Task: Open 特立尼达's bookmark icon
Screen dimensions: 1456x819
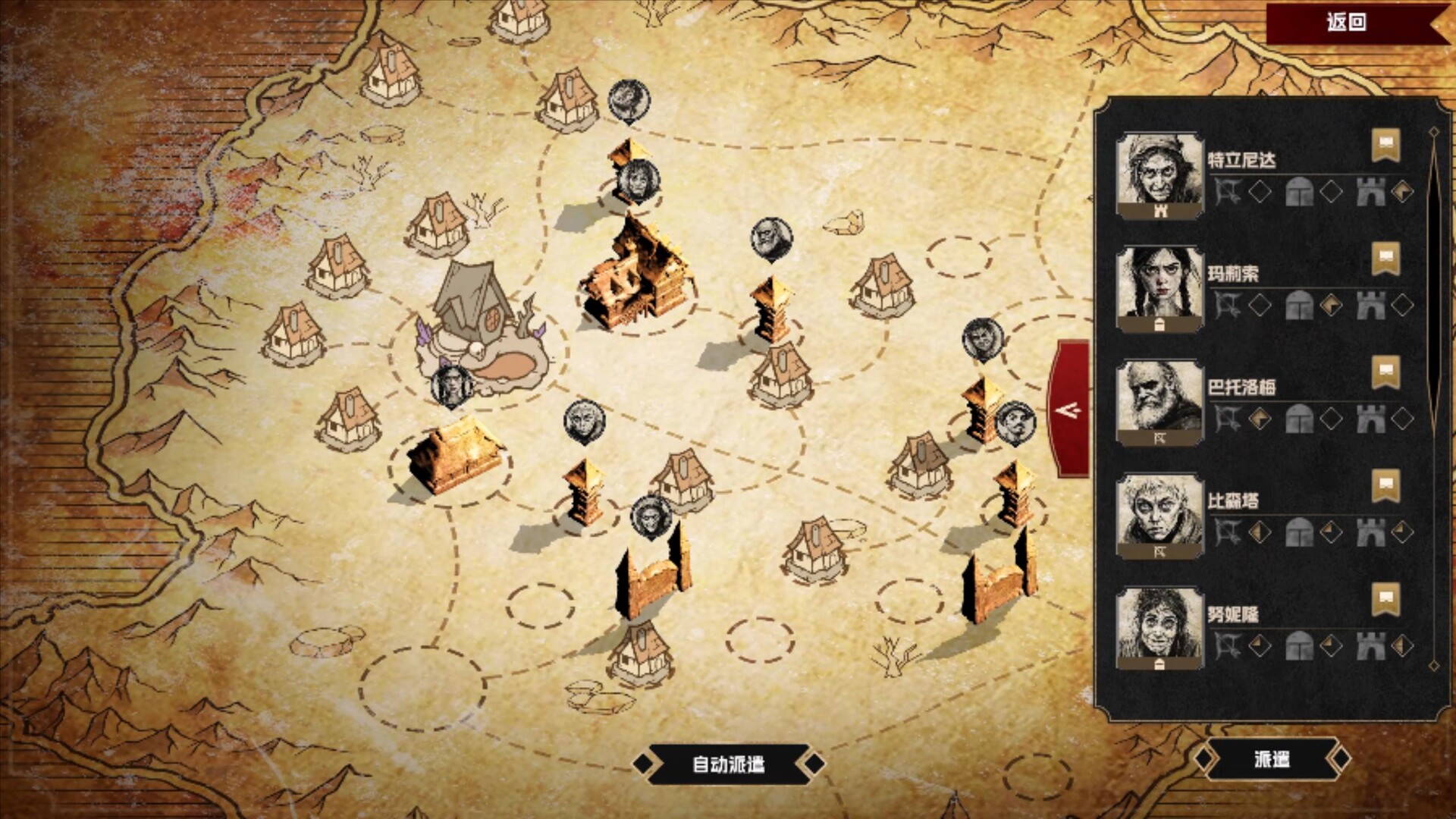Action: pos(1385,144)
